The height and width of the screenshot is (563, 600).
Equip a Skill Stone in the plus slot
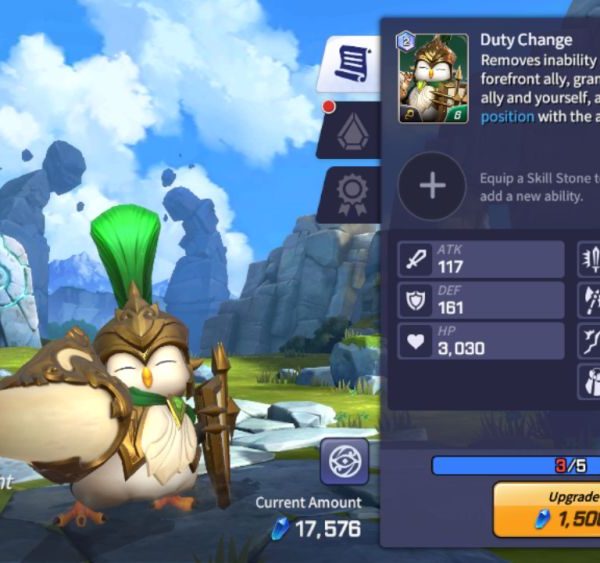(x=432, y=186)
